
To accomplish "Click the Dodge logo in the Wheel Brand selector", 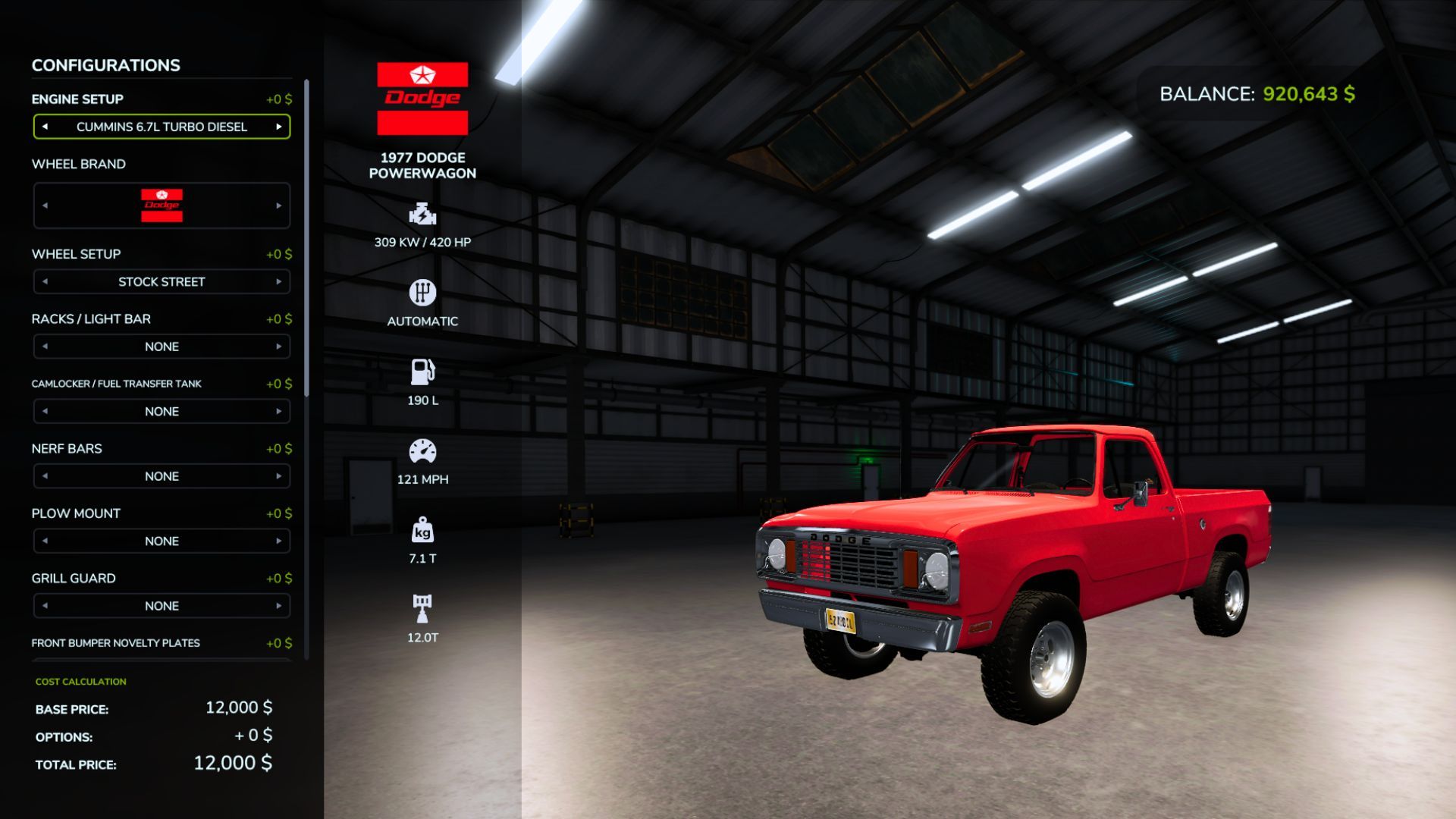I will 162,205.
